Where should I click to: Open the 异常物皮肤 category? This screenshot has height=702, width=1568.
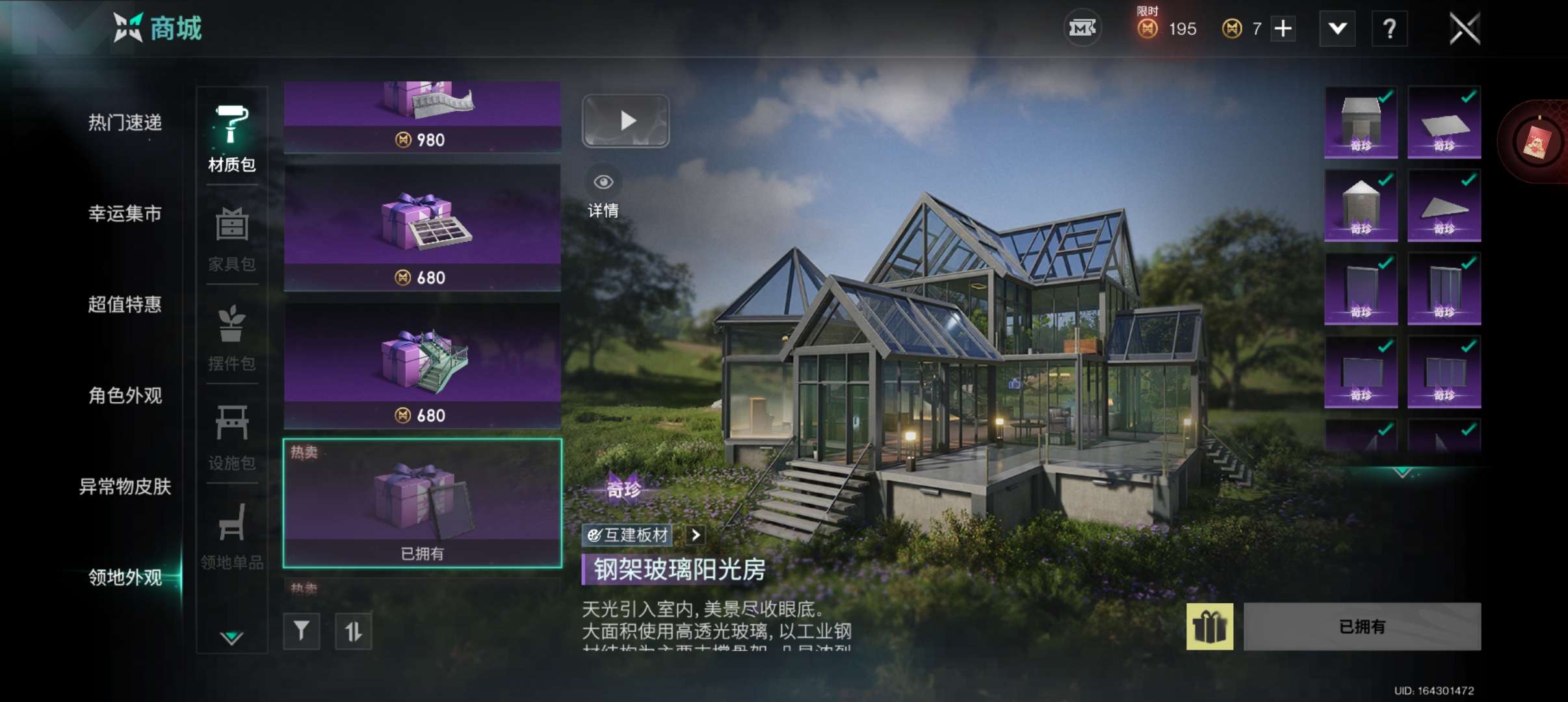point(125,486)
